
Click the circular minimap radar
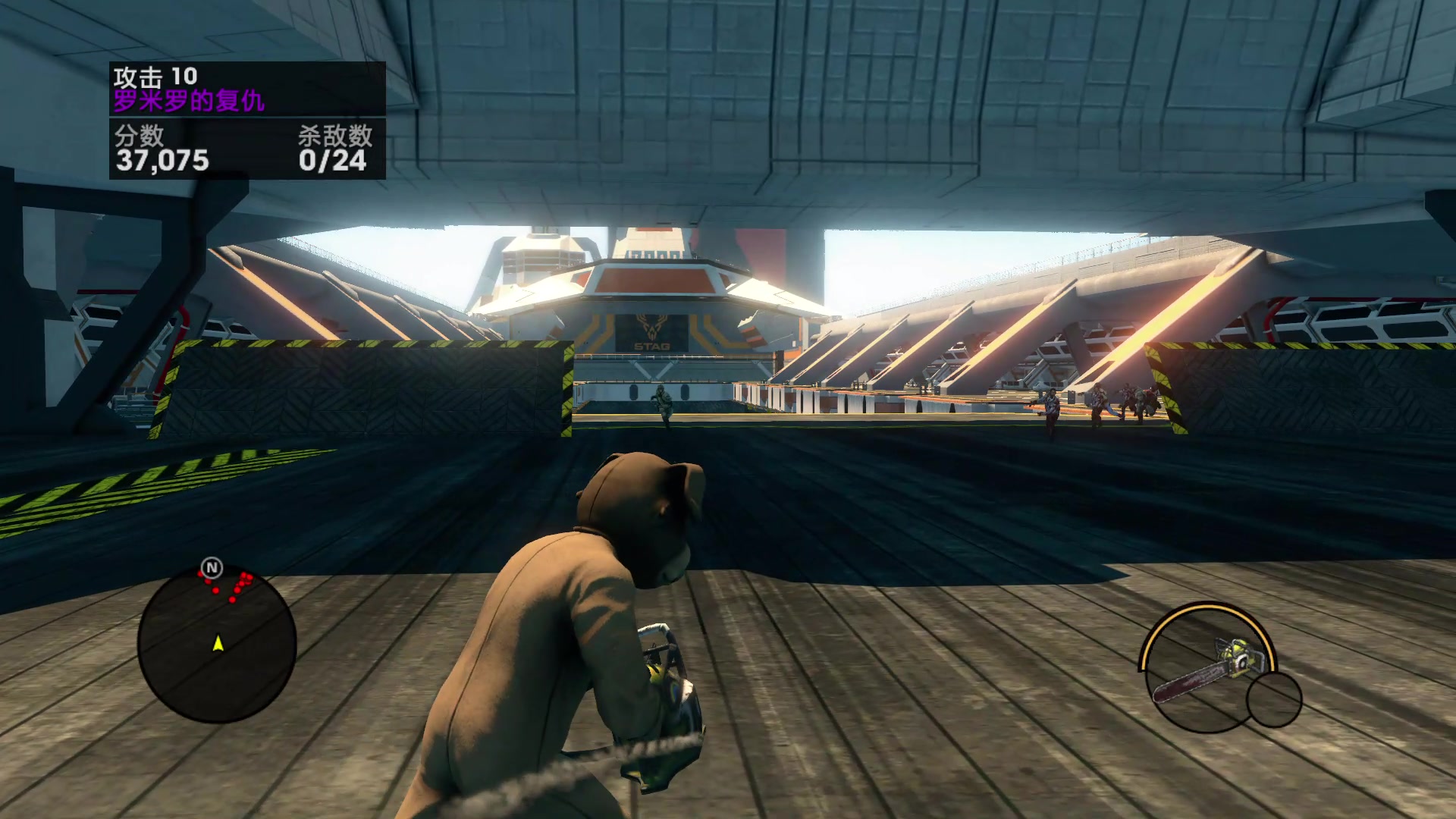(x=217, y=645)
